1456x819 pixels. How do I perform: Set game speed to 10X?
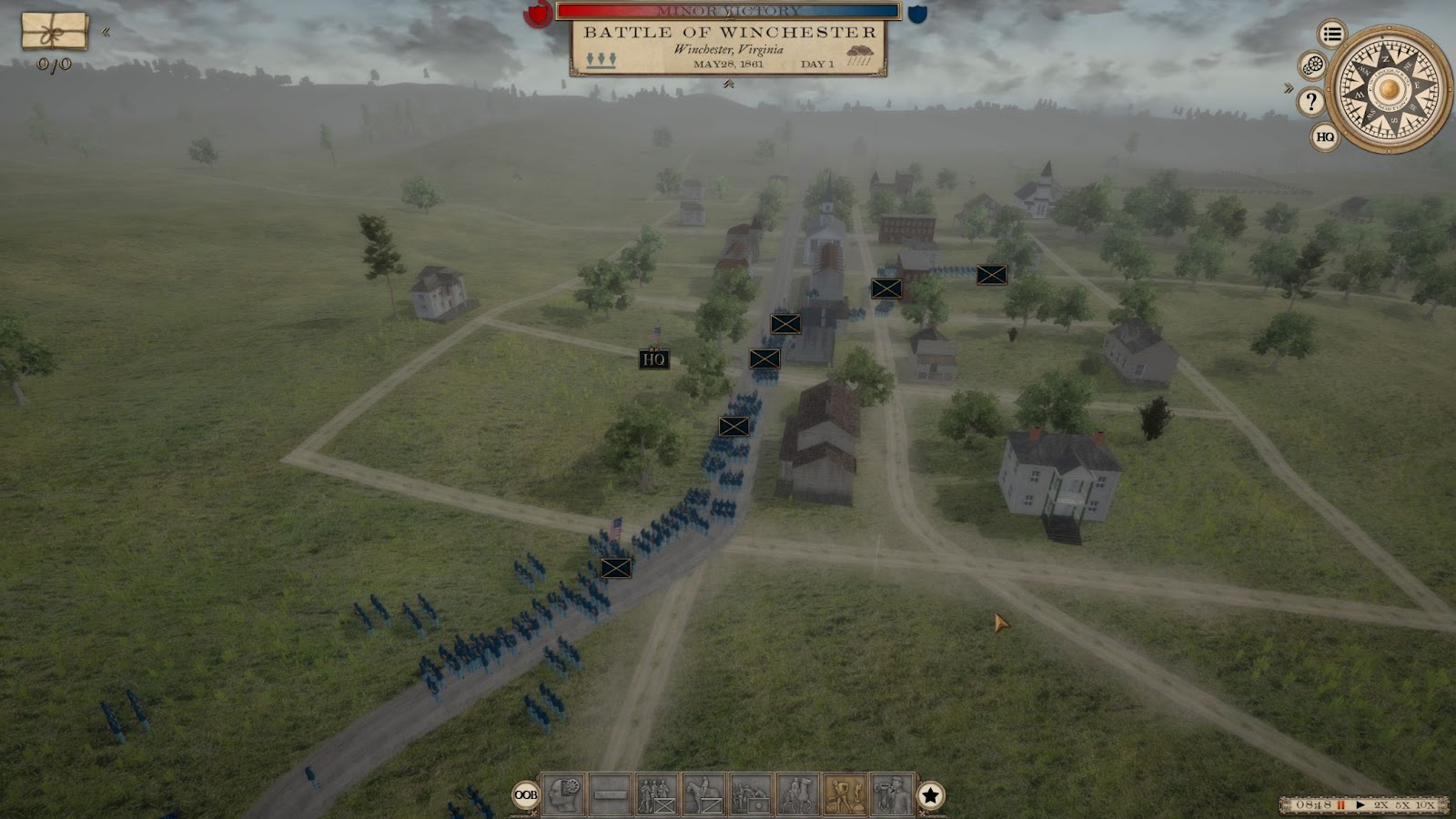point(1425,805)
